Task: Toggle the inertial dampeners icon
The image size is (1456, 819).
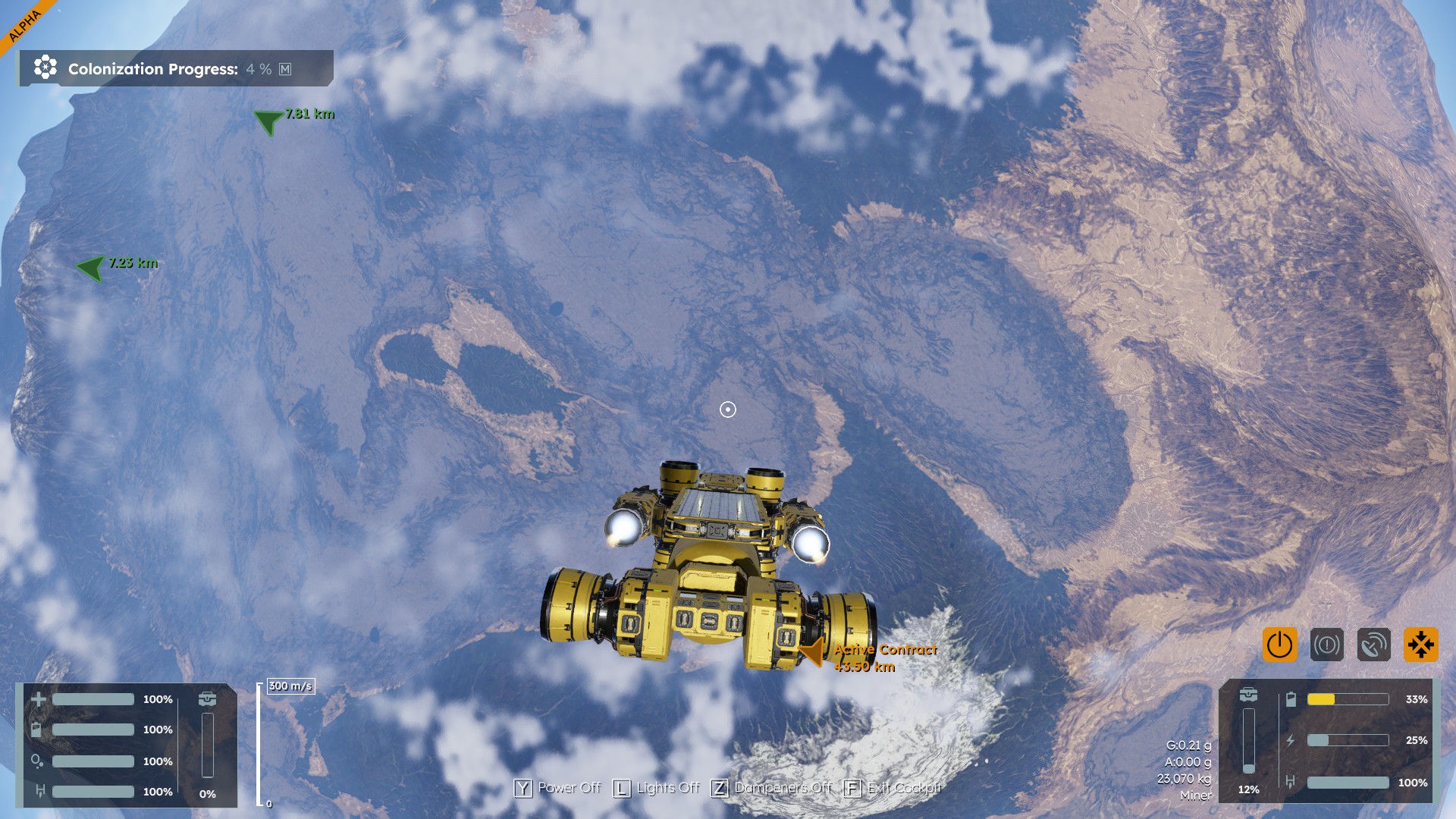Action: (1420, 645)
